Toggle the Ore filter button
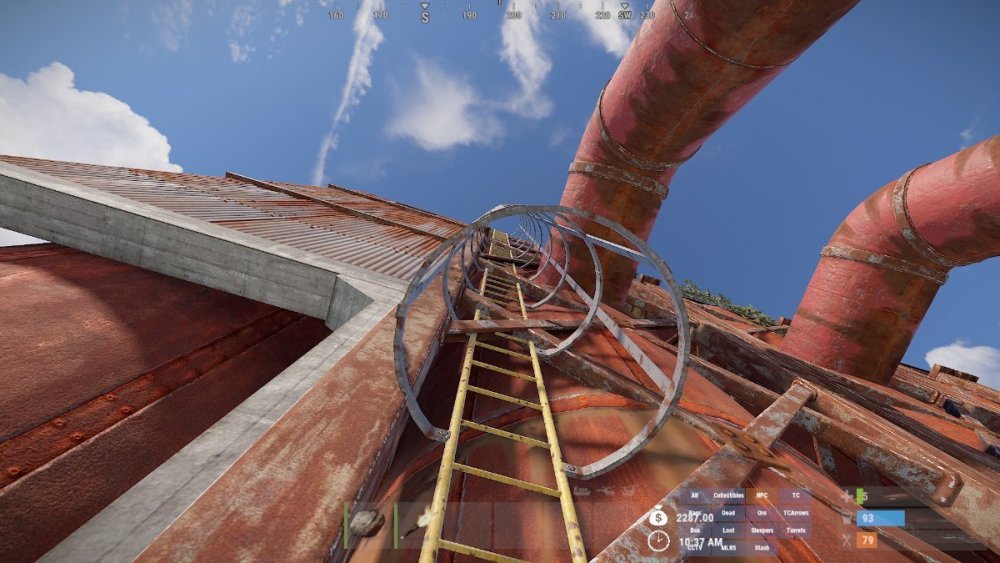Image resolution: width=1000 pixels, height=563 pixels. point(763,513)
